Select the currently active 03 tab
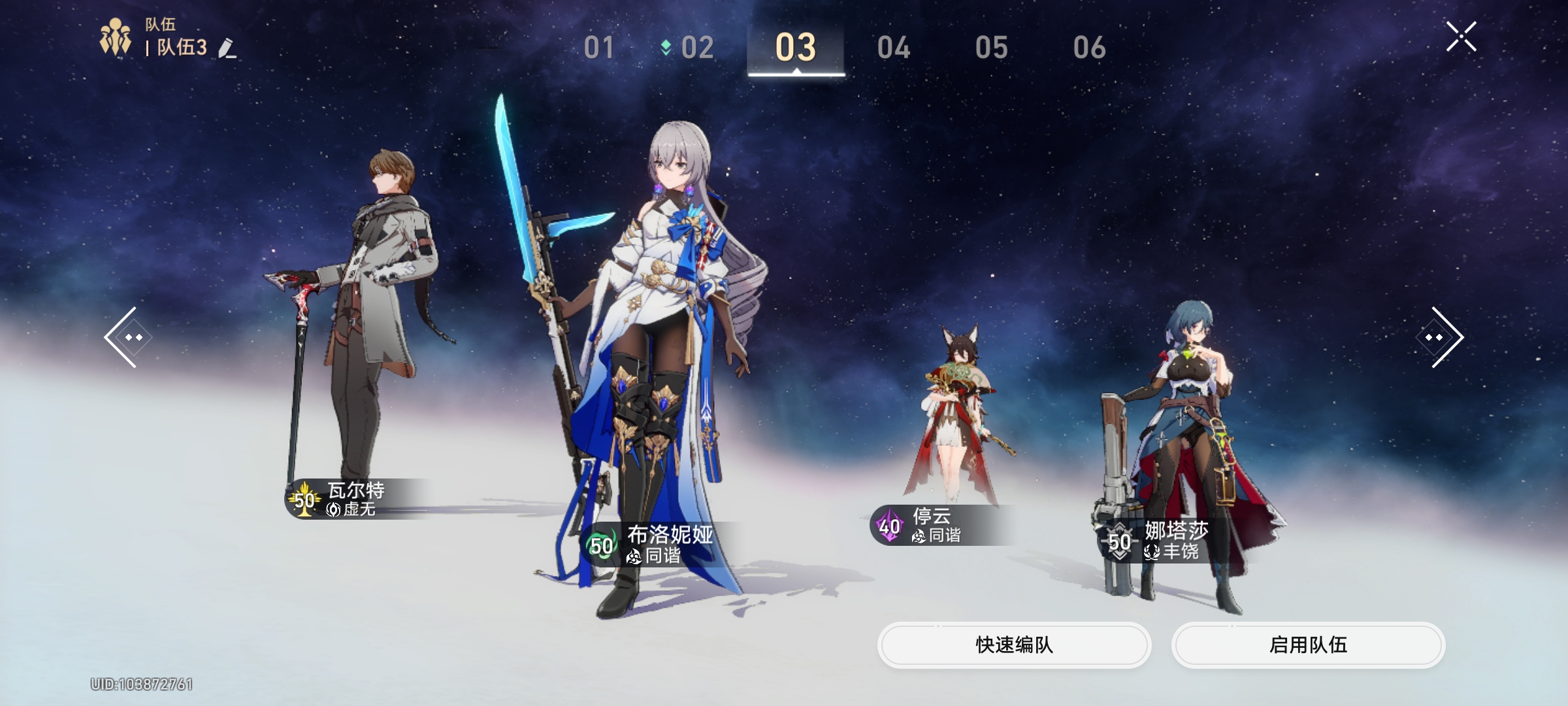This screenshot has height=706, width=1568. [797, 46]
